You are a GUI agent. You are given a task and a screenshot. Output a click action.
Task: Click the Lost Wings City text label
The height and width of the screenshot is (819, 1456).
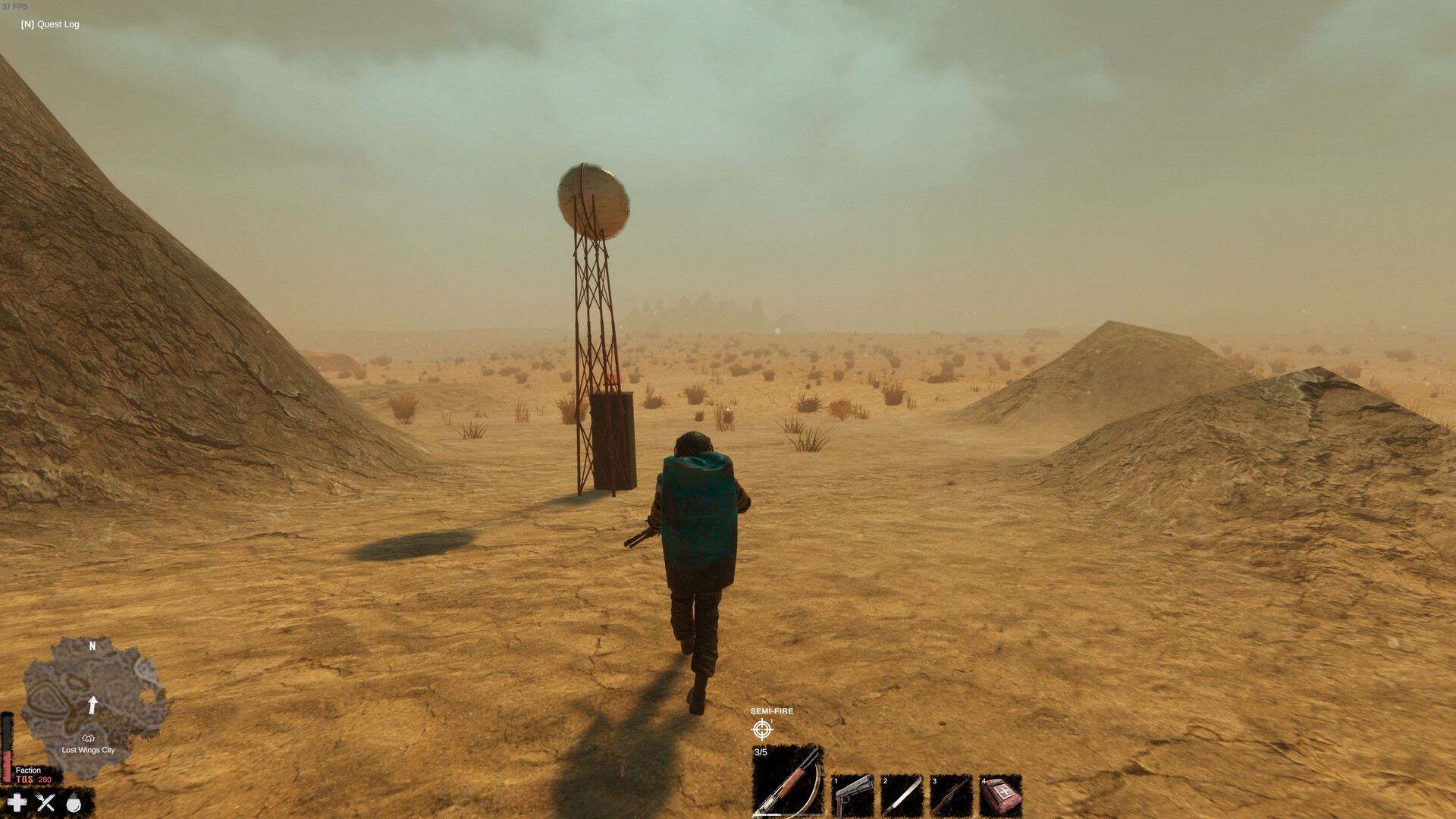(88, 750)
